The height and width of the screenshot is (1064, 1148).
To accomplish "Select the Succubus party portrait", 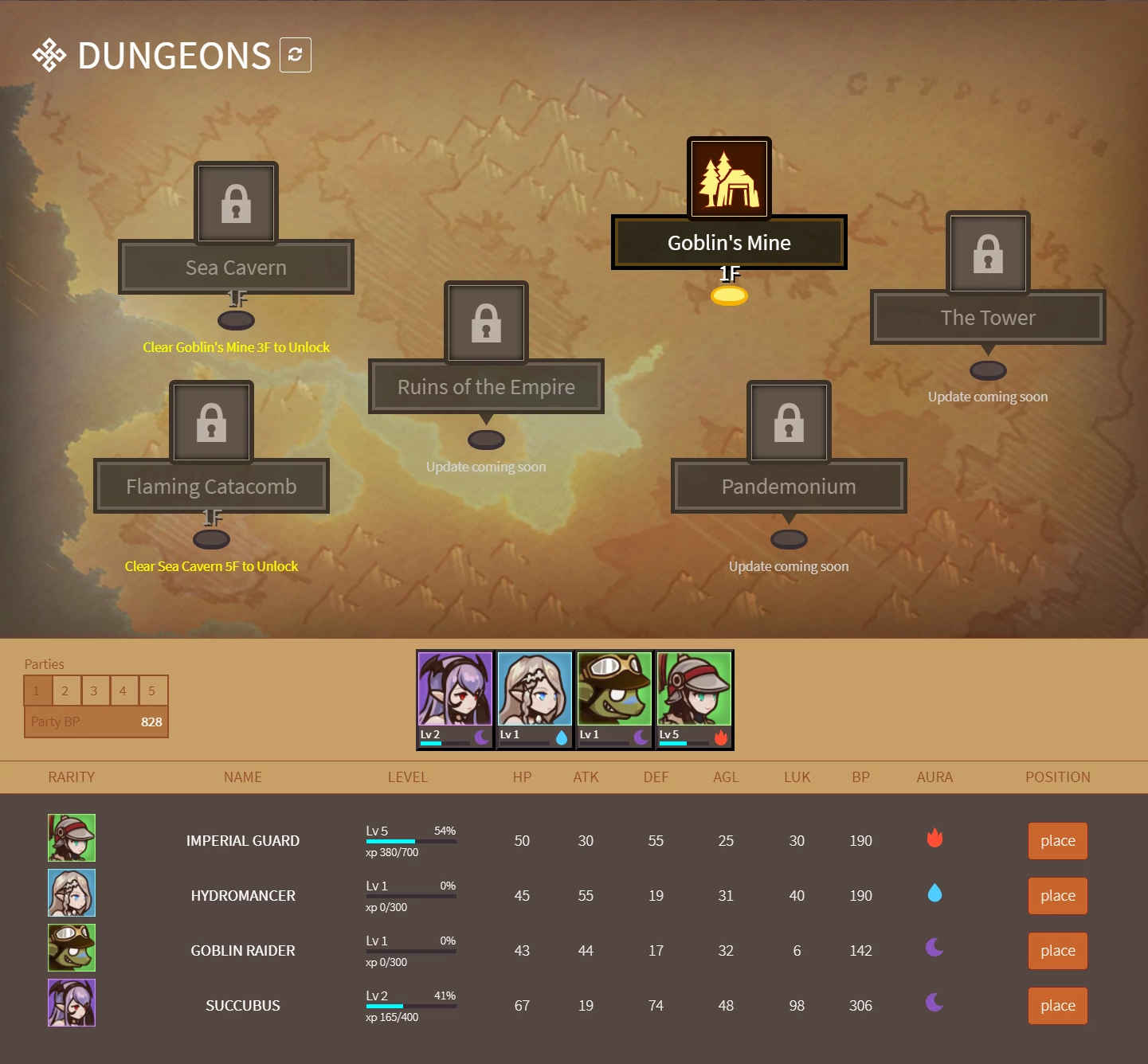I will 455,699.
